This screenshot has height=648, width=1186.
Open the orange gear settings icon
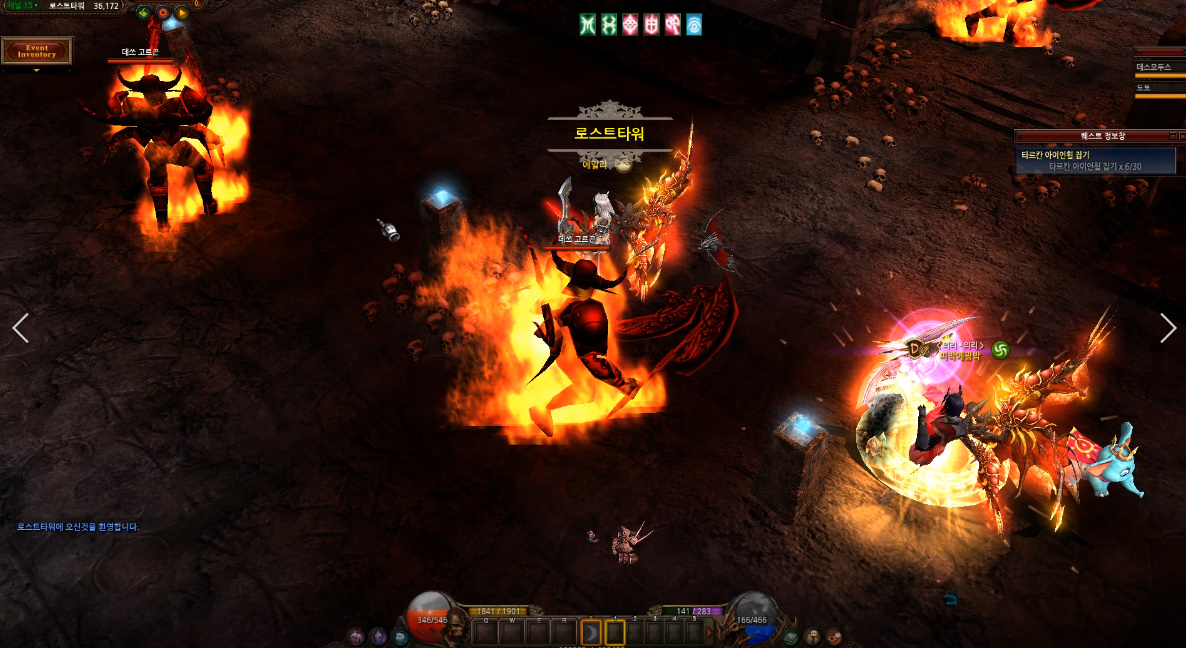pyautogui.click(x=162, y=14)
